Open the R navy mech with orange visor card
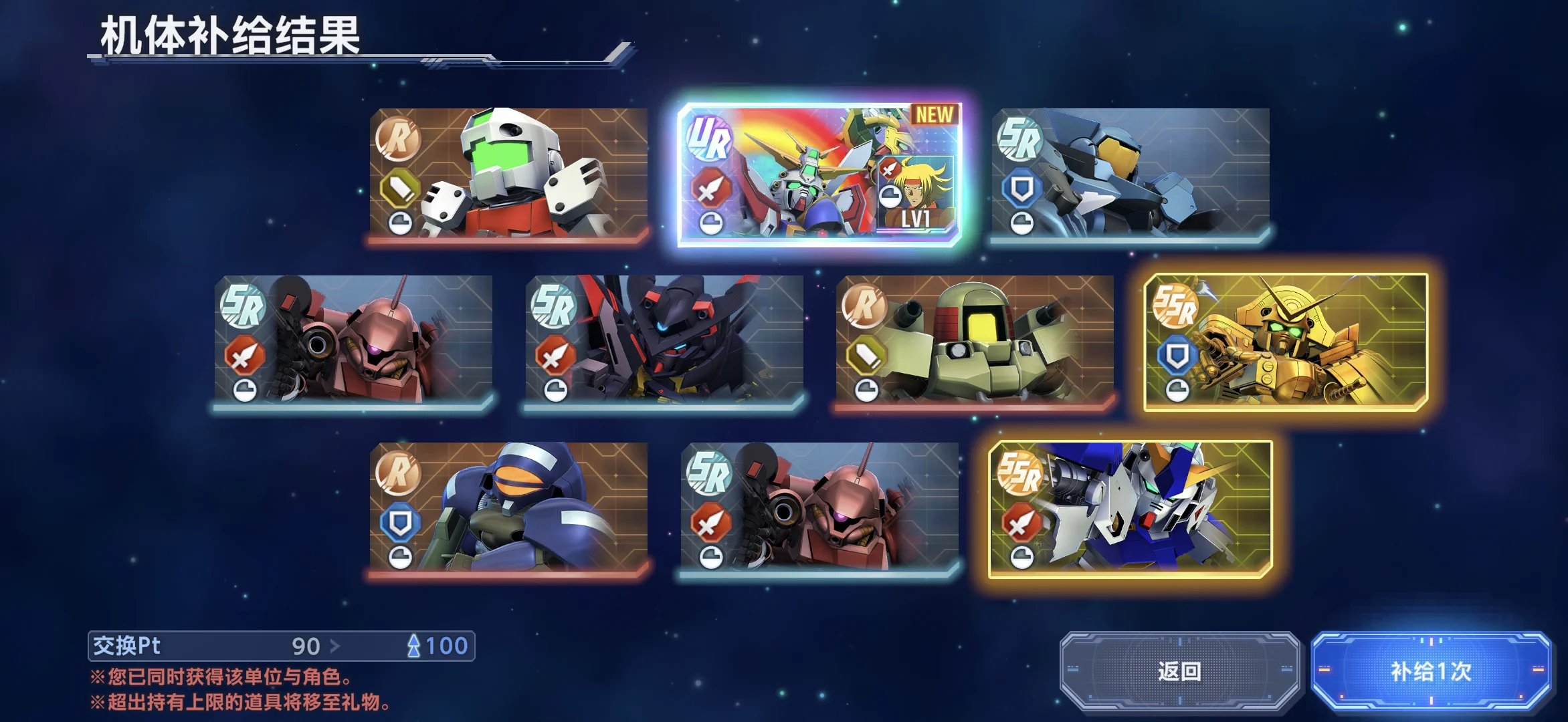The image size is (1568, 722). (x=508, y=507)
